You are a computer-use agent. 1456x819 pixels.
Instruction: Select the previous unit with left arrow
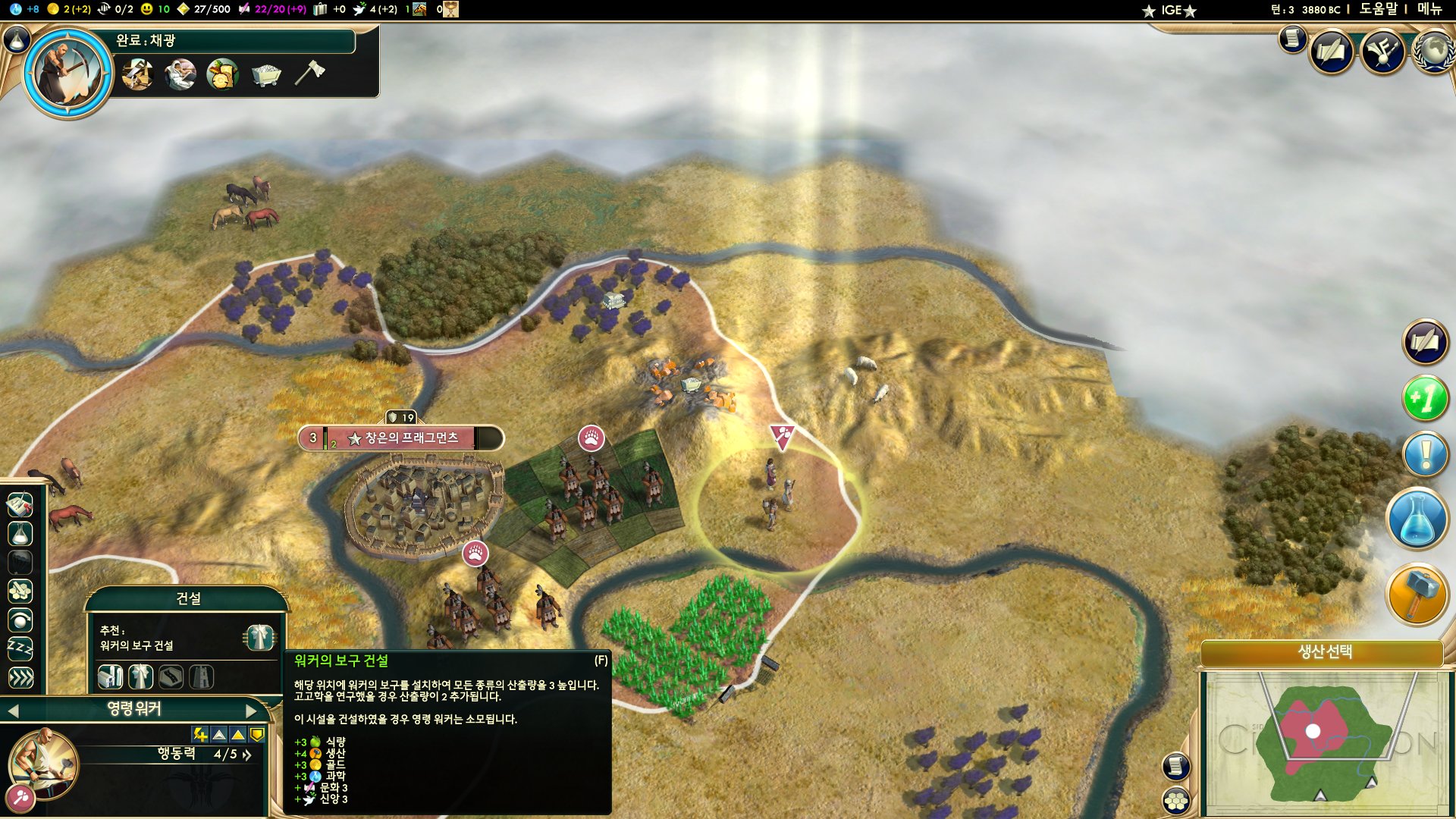coord(13,711)
